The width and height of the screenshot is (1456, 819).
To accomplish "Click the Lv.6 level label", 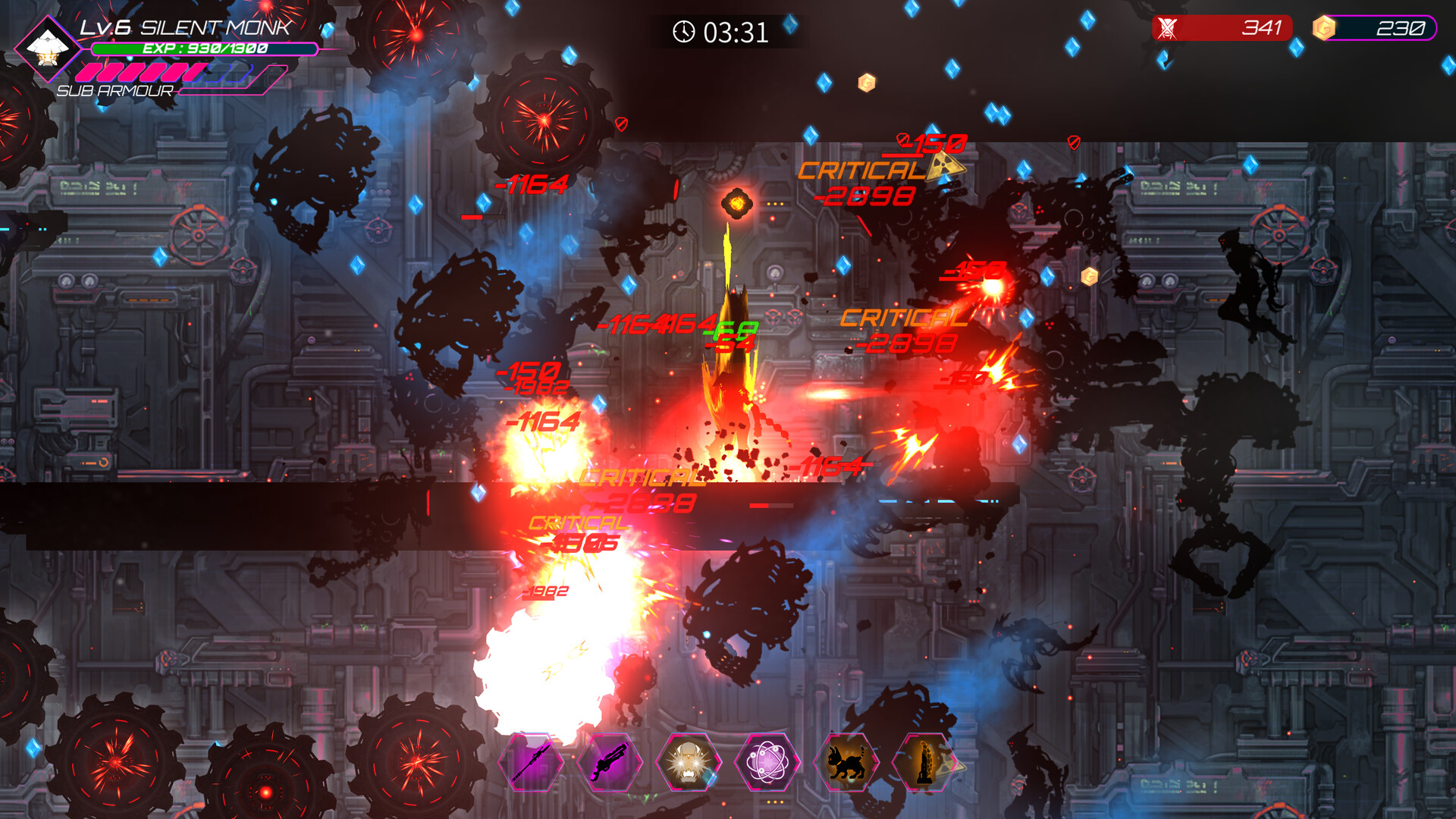I will click(x=107, y=25).
